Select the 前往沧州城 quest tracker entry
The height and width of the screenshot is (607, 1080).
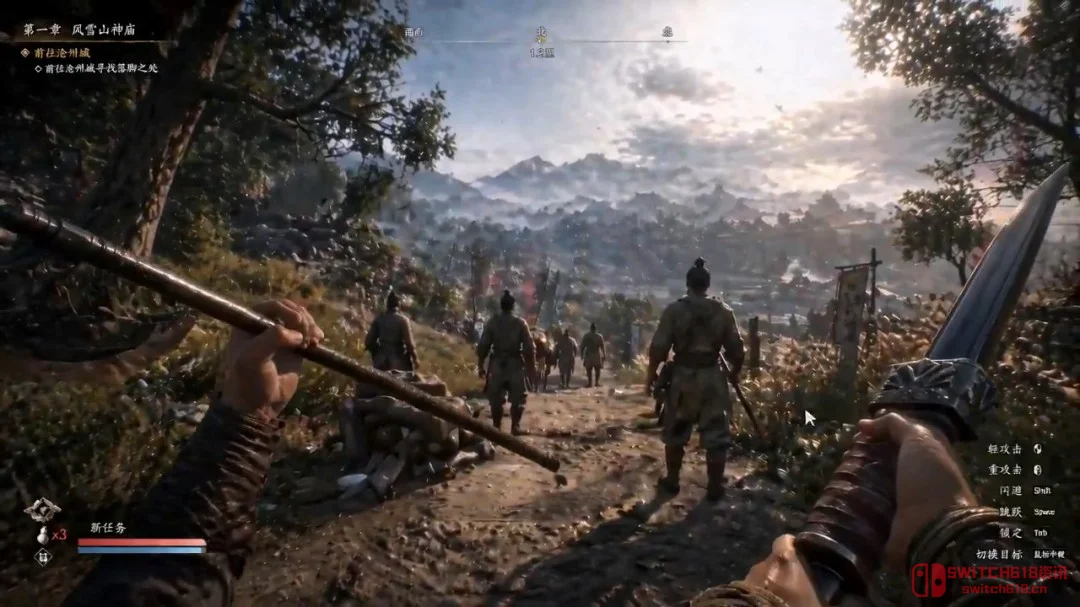(62, 52)
